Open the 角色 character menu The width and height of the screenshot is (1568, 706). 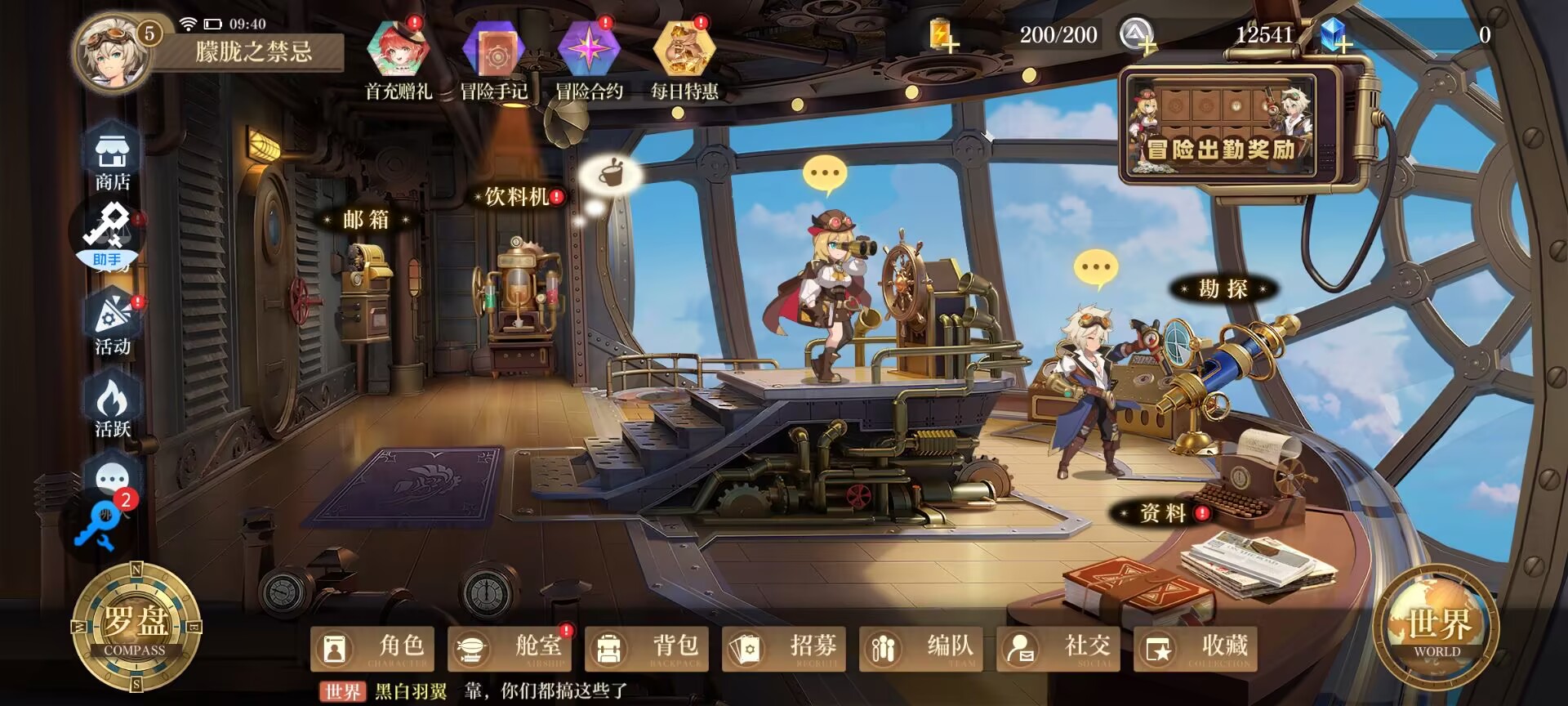[x=372, y=650]
